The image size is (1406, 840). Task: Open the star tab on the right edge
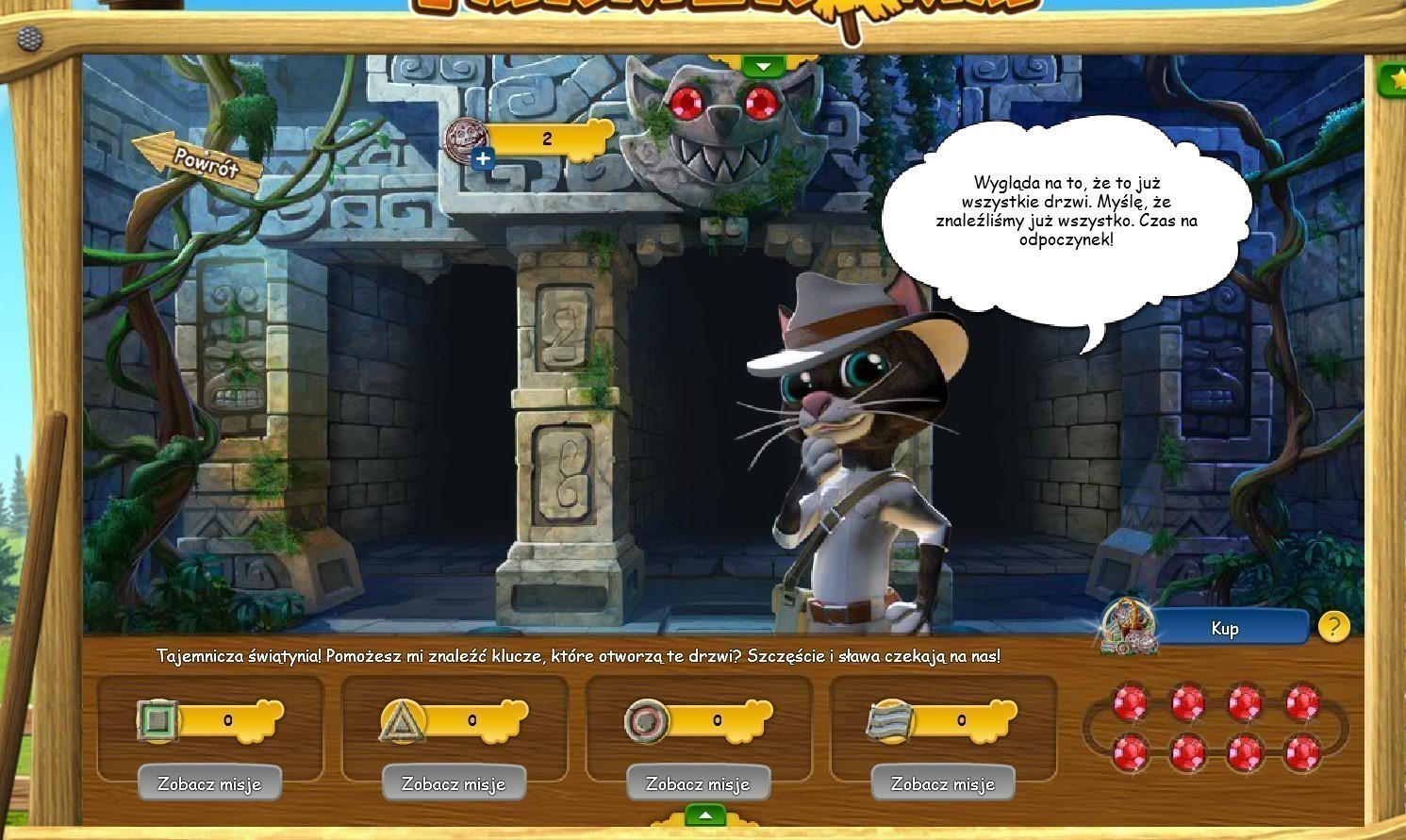click(x=1393, y=79)
